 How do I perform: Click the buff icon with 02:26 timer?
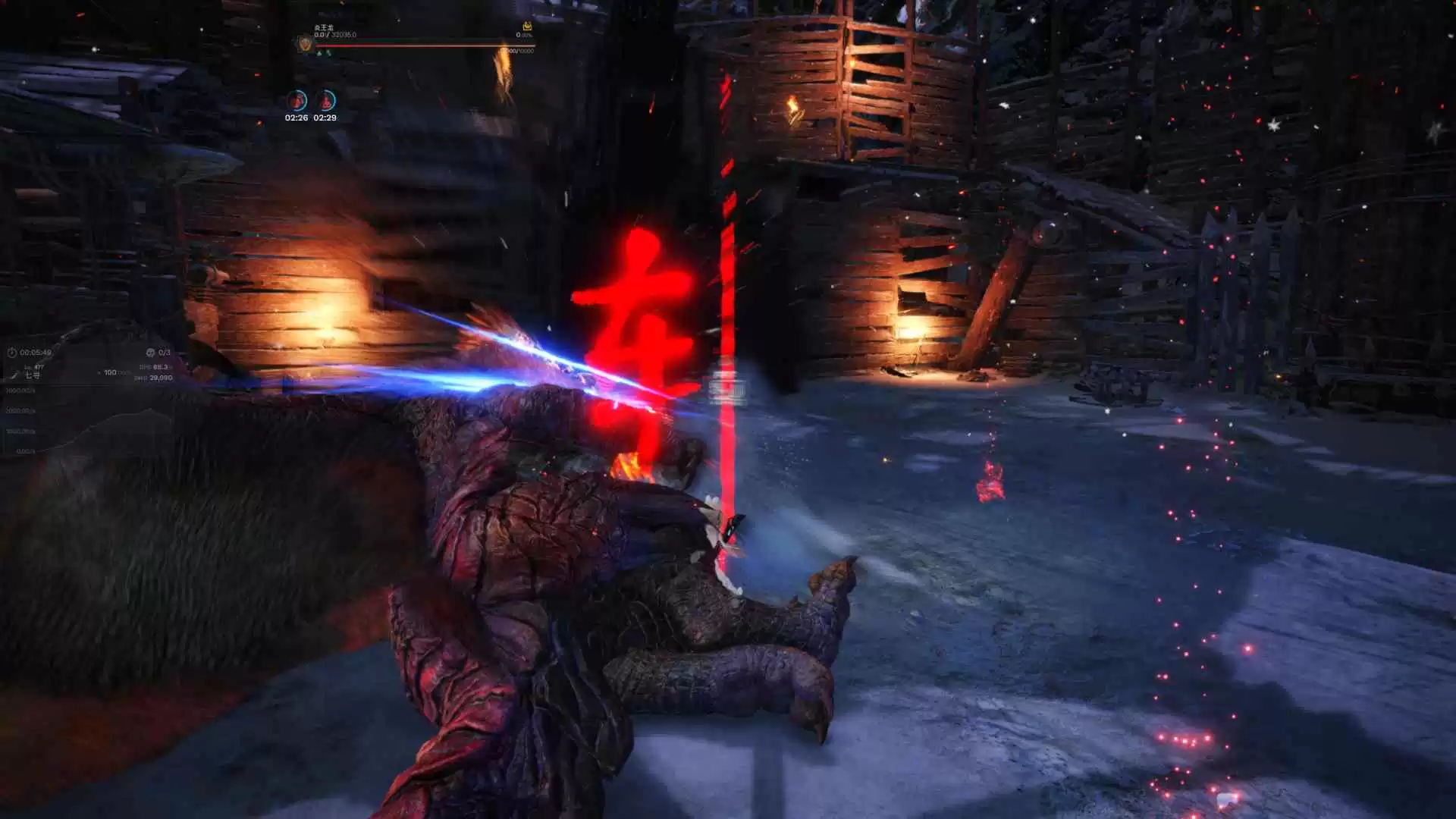[x=297, y=100]
